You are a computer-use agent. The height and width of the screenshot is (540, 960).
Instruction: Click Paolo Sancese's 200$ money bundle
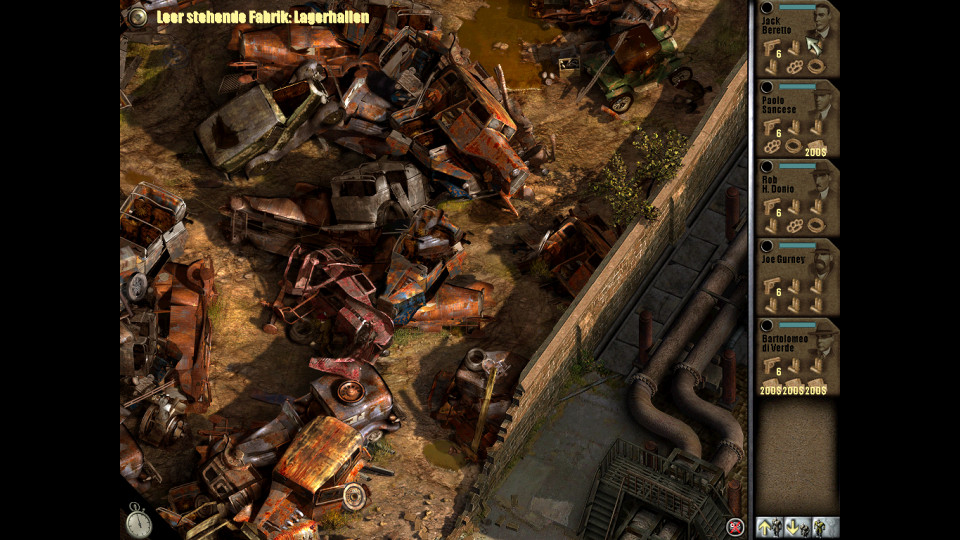pos(817,151)
